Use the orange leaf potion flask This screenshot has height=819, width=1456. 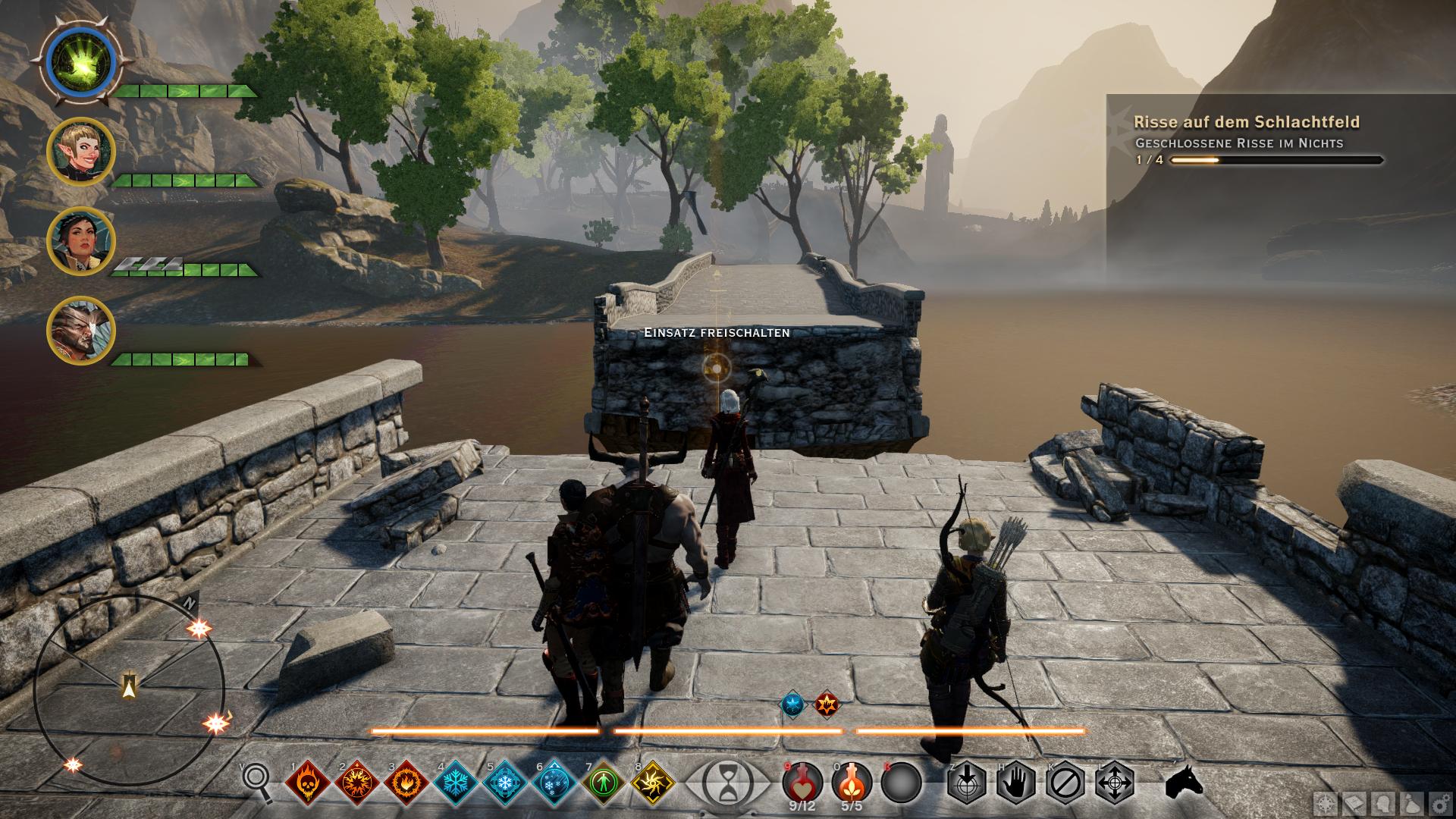coord(851,781)
